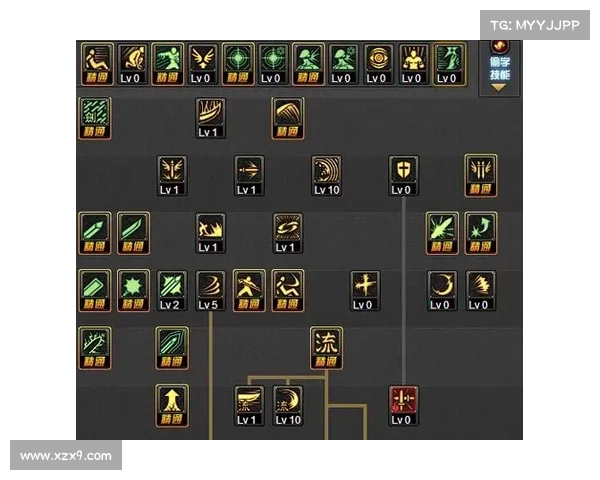Select the golden up-arrow mastered skill

(172, 405)
